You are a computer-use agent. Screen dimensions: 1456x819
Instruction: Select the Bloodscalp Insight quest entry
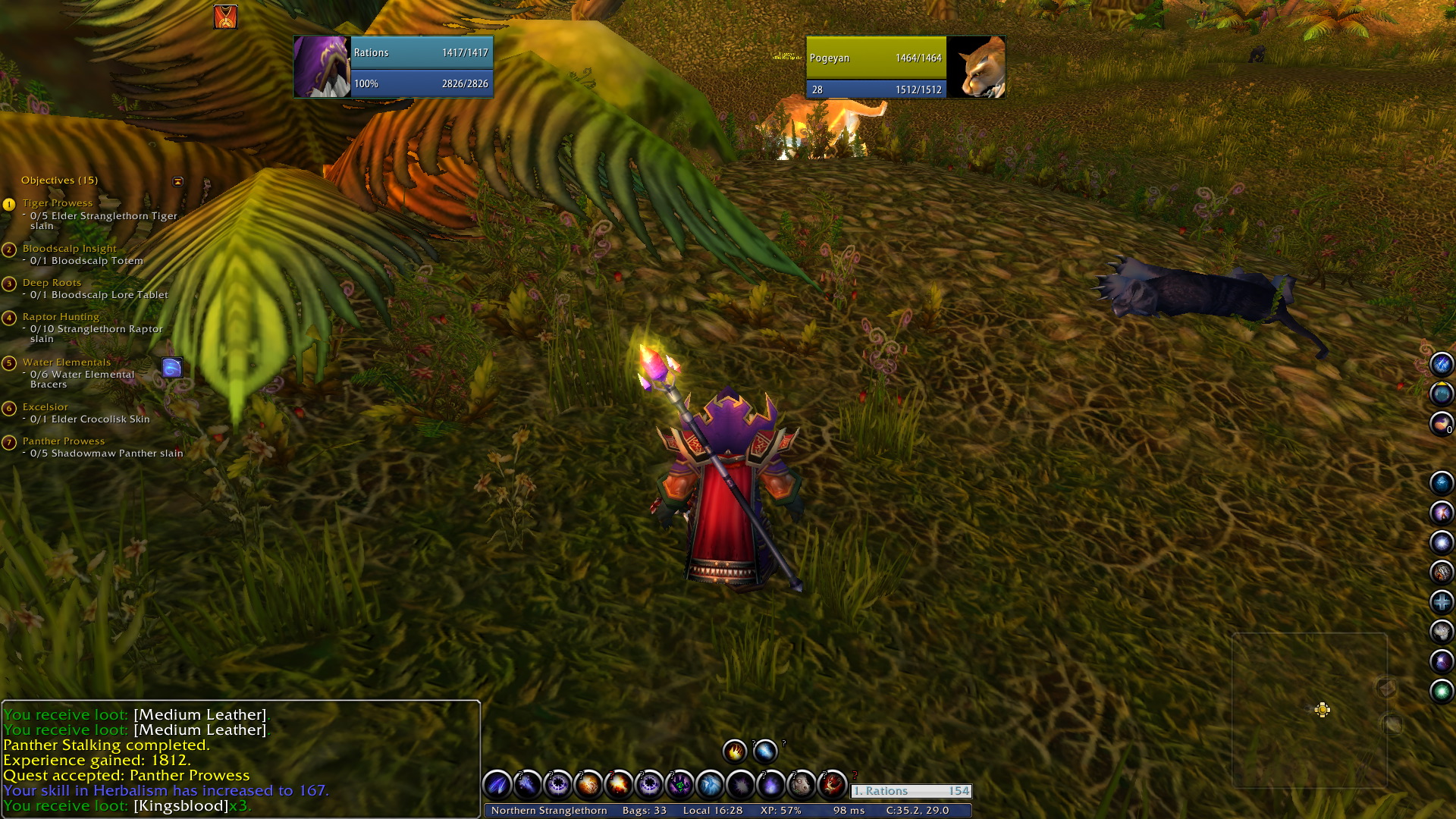tap(69, 249)
